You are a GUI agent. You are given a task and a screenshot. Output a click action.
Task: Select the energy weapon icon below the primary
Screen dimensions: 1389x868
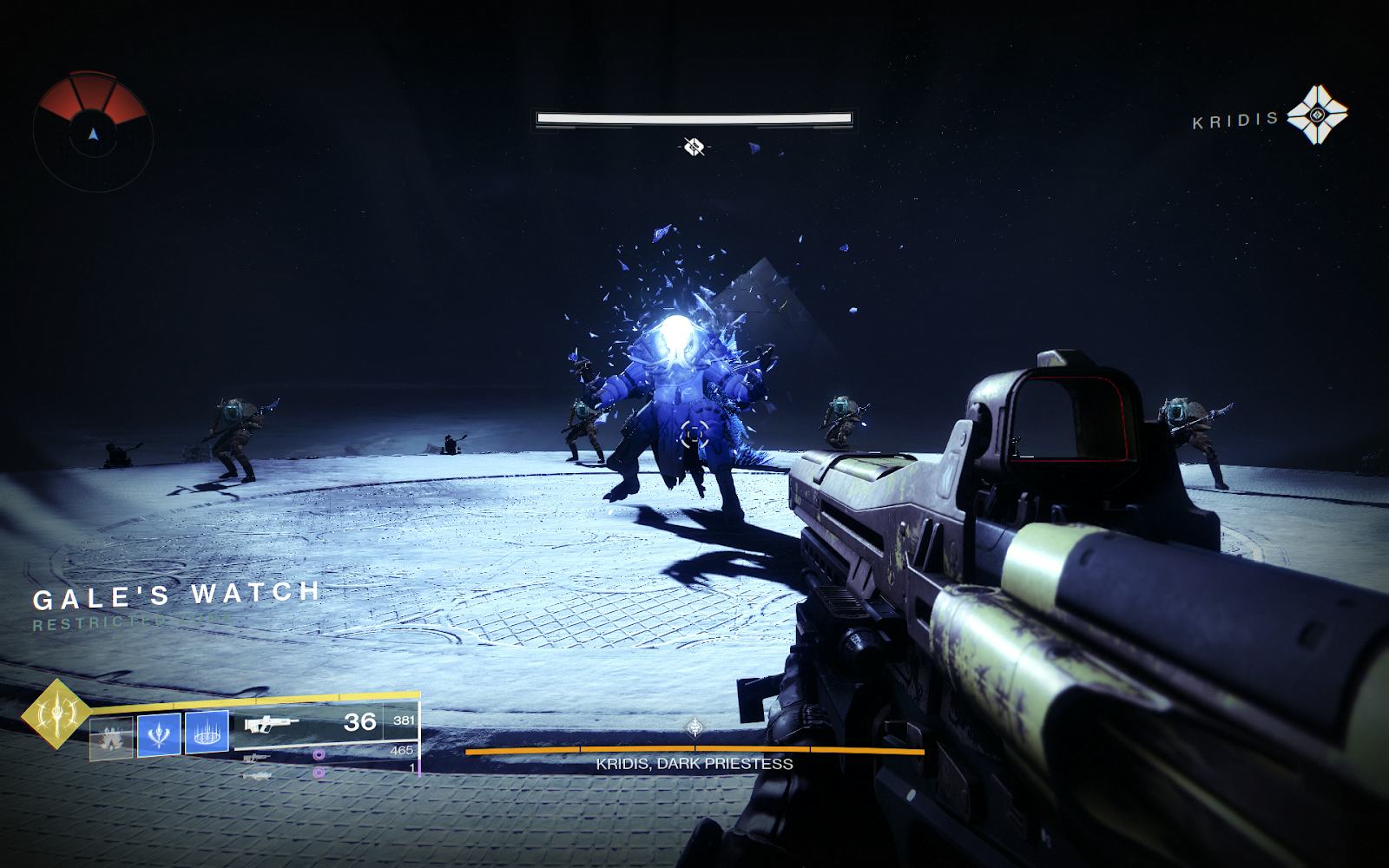click(x=258, y=756)
